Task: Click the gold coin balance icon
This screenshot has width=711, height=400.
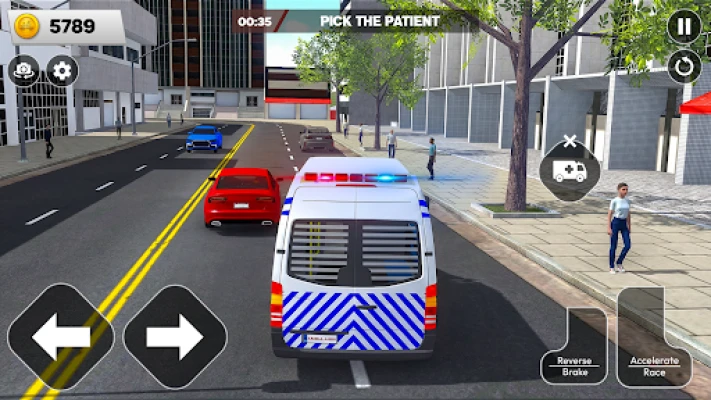Action: coord(27,26)
